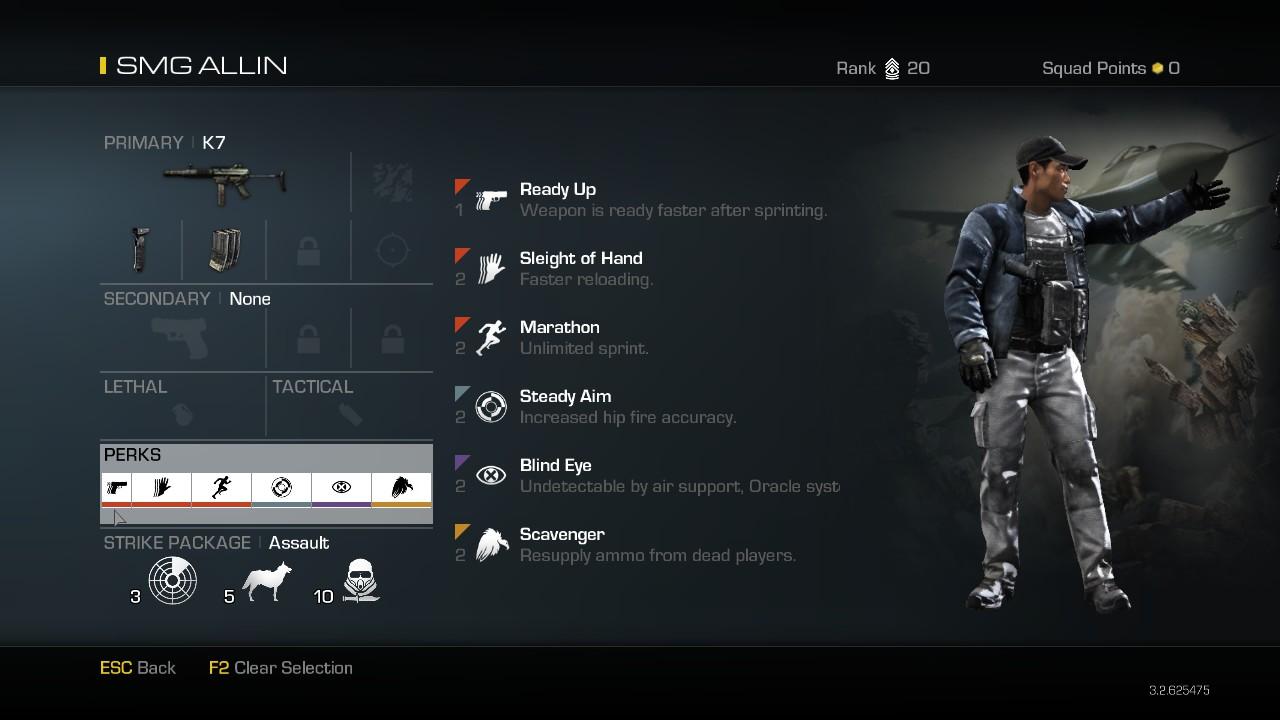Viewport: 1280px width, 720px height.
Task: Select the Tactical equipment slot
Action: pyautogui.click(x=350, y=412)
